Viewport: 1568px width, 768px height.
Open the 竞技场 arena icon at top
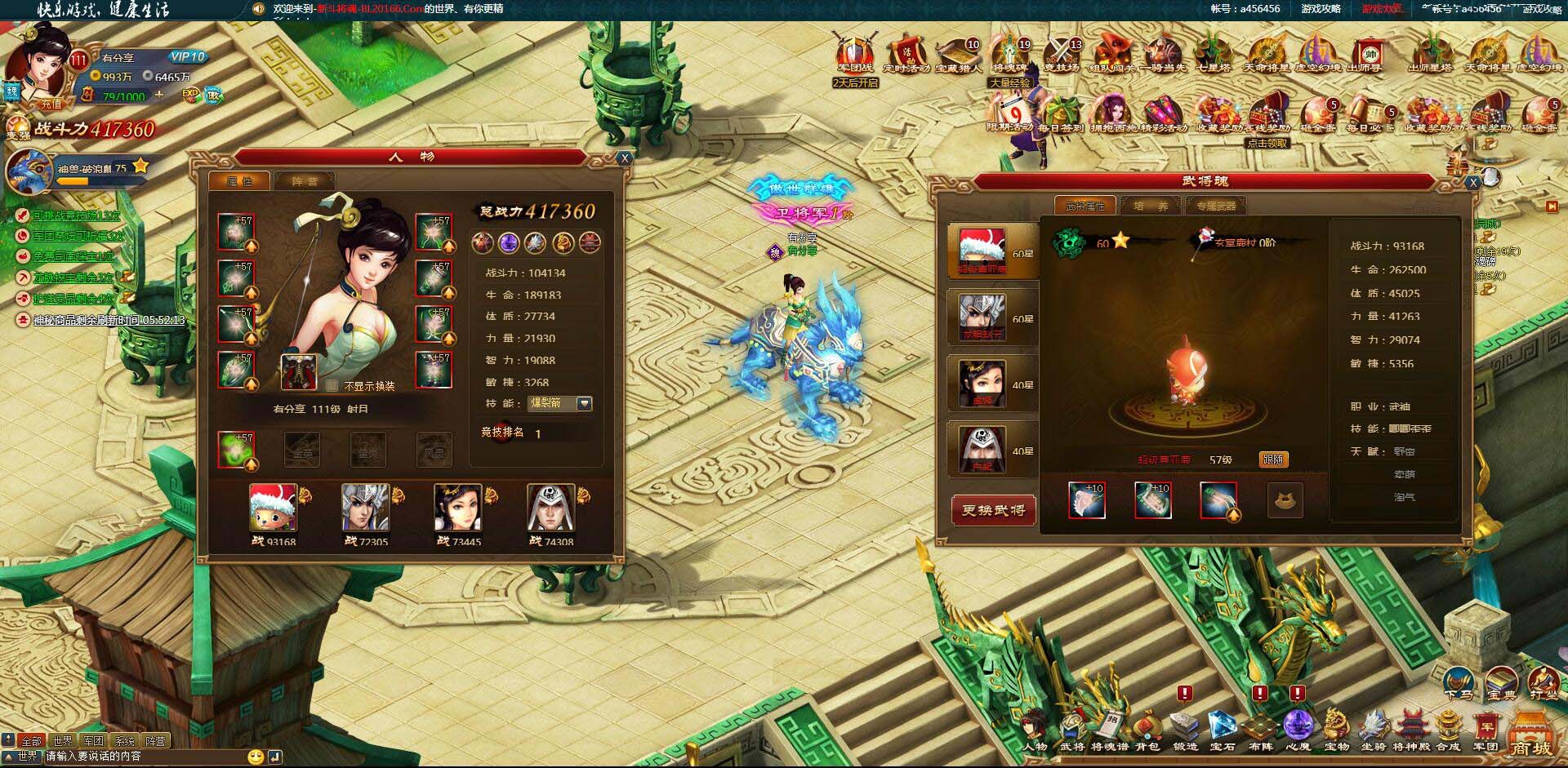(1061, 51)
